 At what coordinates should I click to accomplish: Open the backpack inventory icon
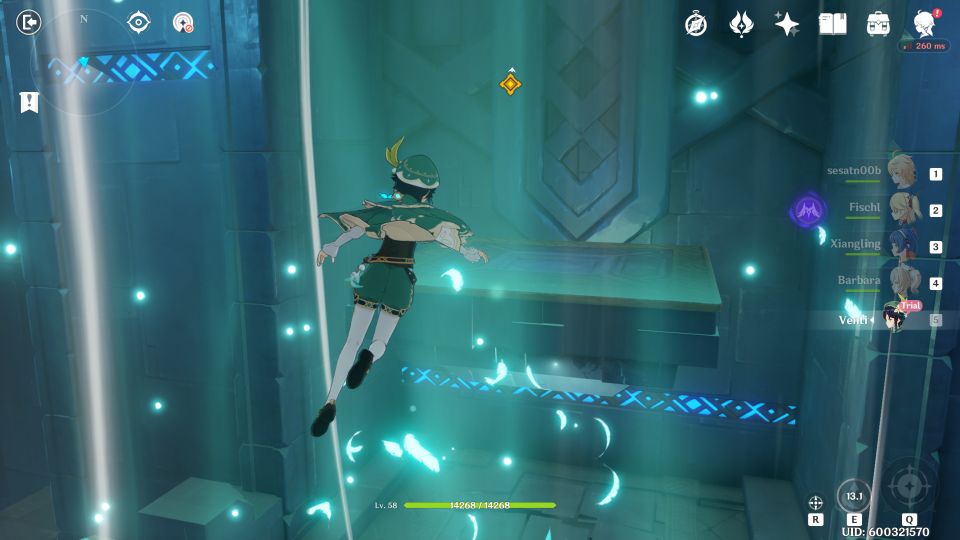[x=879, y=24]
